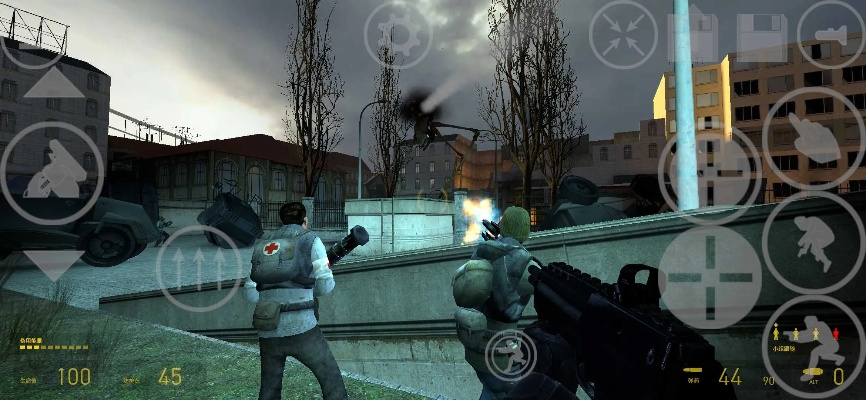Click the left floppy disk icon
866x400 pixels.
[x=693, y=35]
